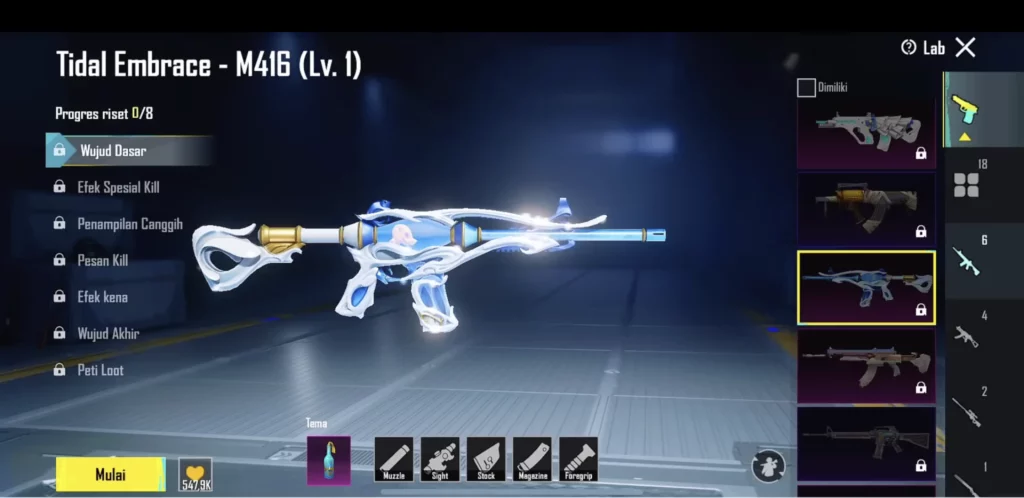
Task: Choose Efek Spesial Kill from the list
Action: 118,187
